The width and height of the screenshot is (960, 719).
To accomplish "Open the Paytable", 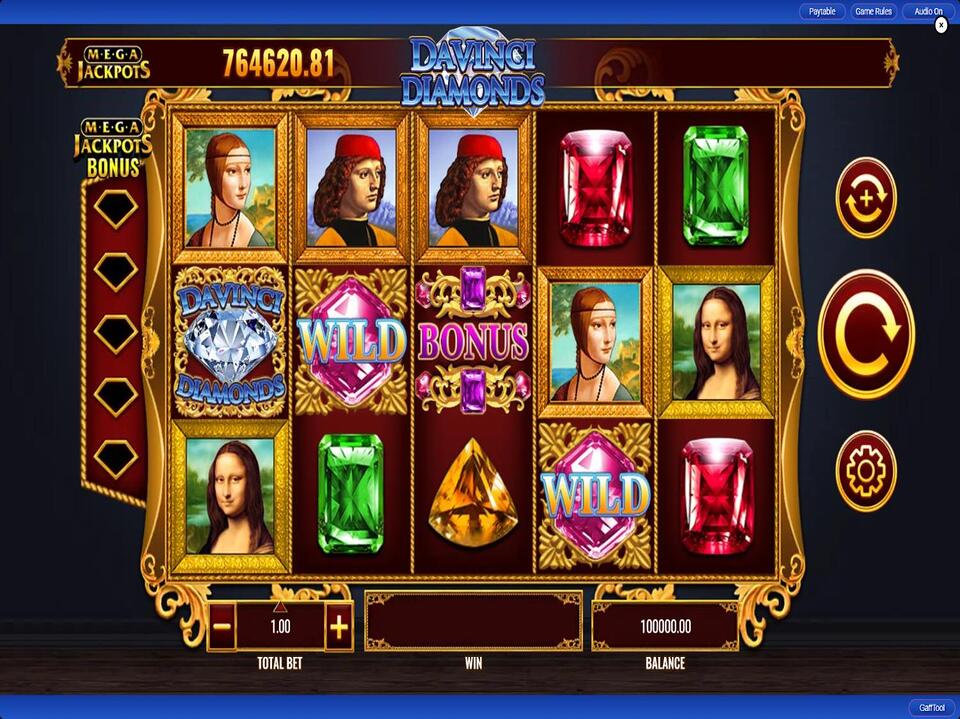I will (822, 12).
